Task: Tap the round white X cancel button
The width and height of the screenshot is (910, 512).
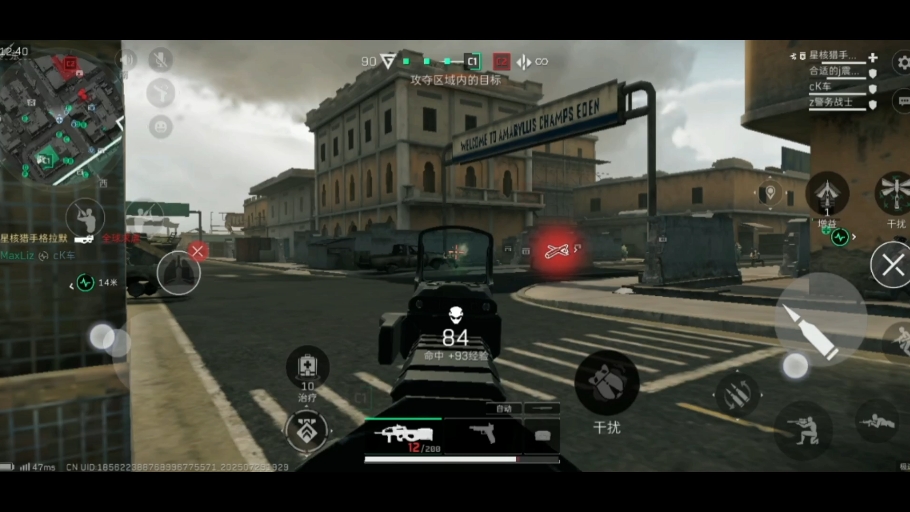Action: point(889,266)
